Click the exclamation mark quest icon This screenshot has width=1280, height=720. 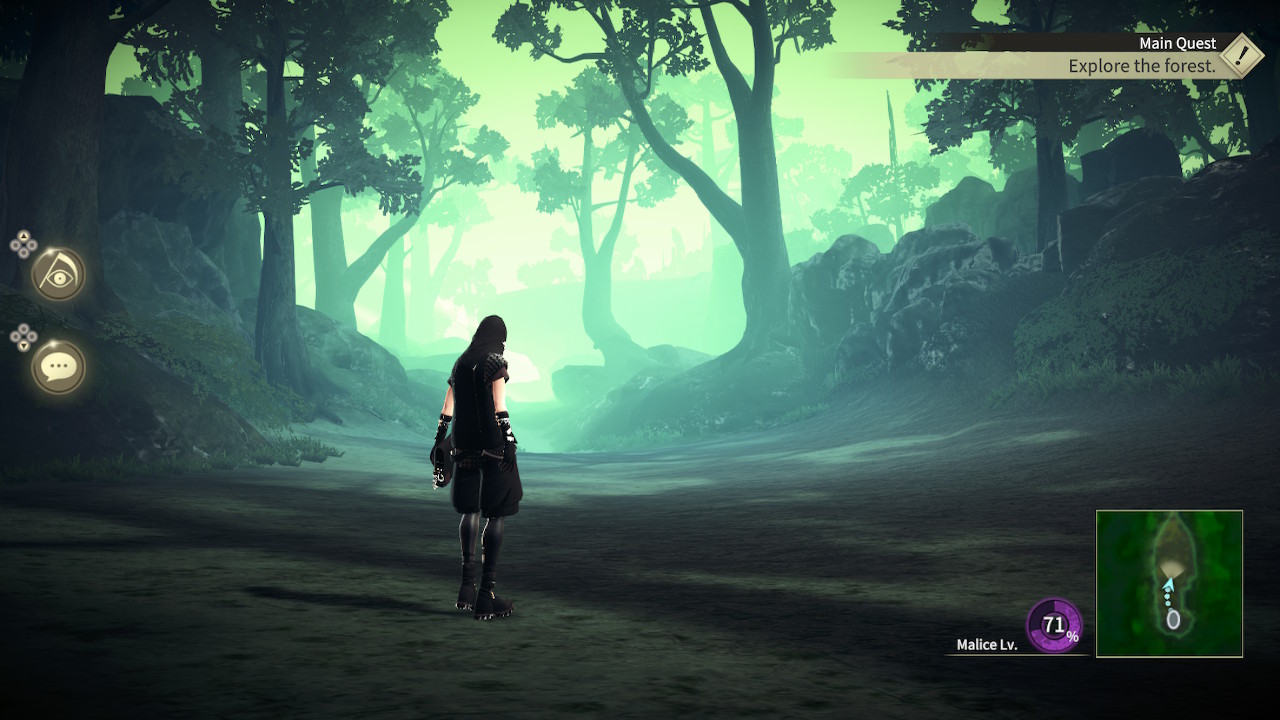click(1241, 55)
